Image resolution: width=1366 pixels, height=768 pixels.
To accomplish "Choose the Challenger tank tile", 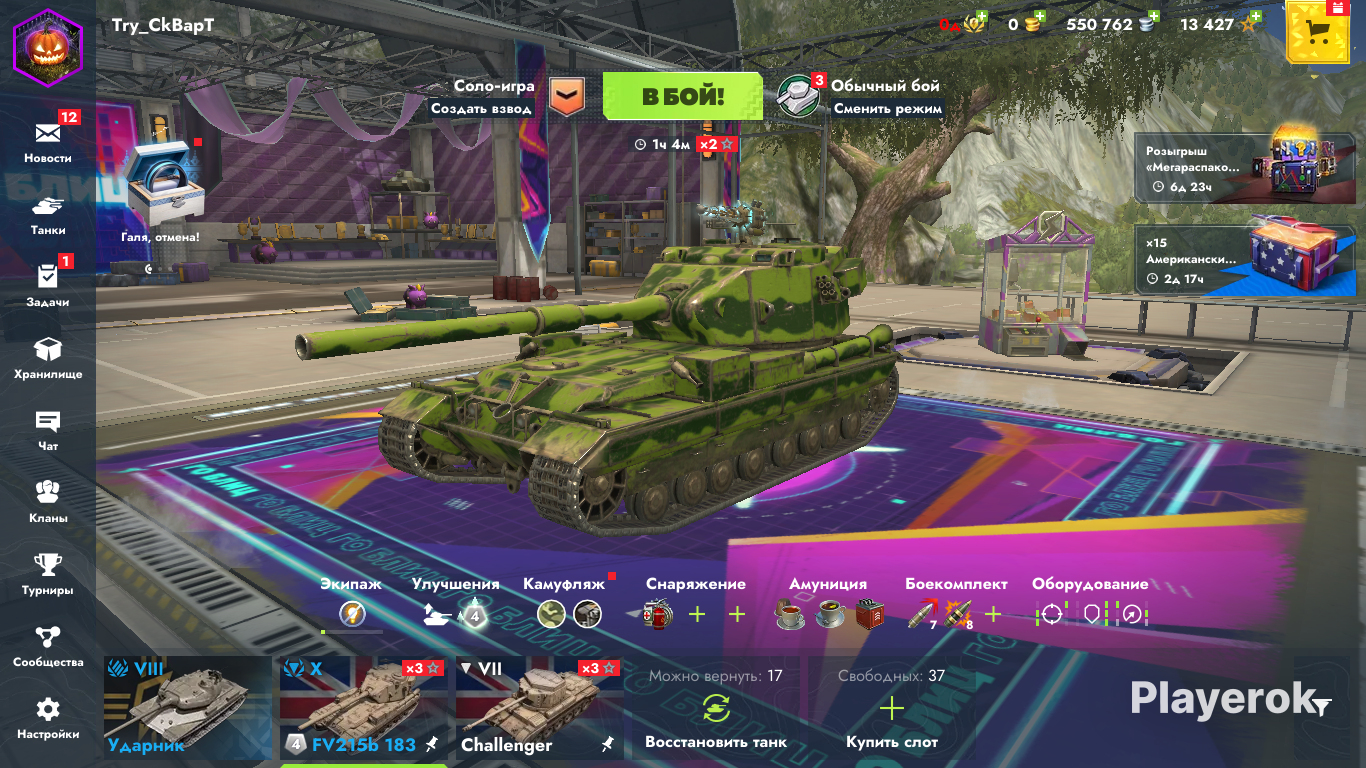I will 538,707.
